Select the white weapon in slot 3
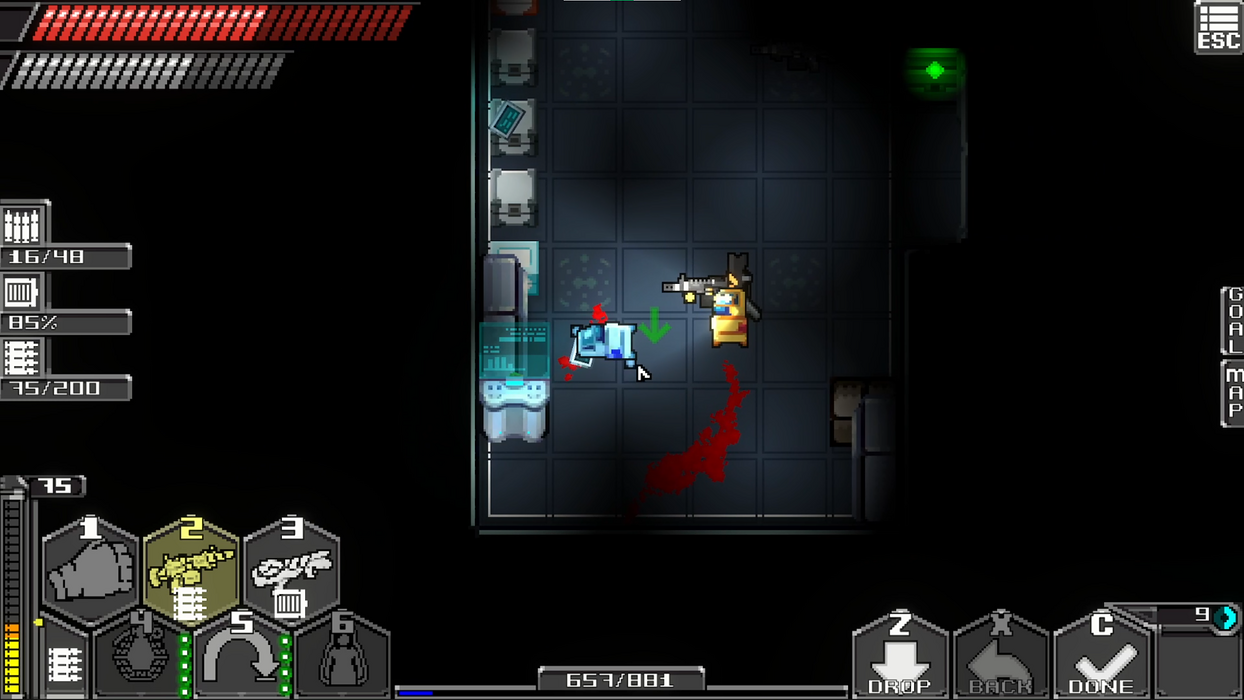Screen dimensions: 1244x700 (x=291, y=570)
